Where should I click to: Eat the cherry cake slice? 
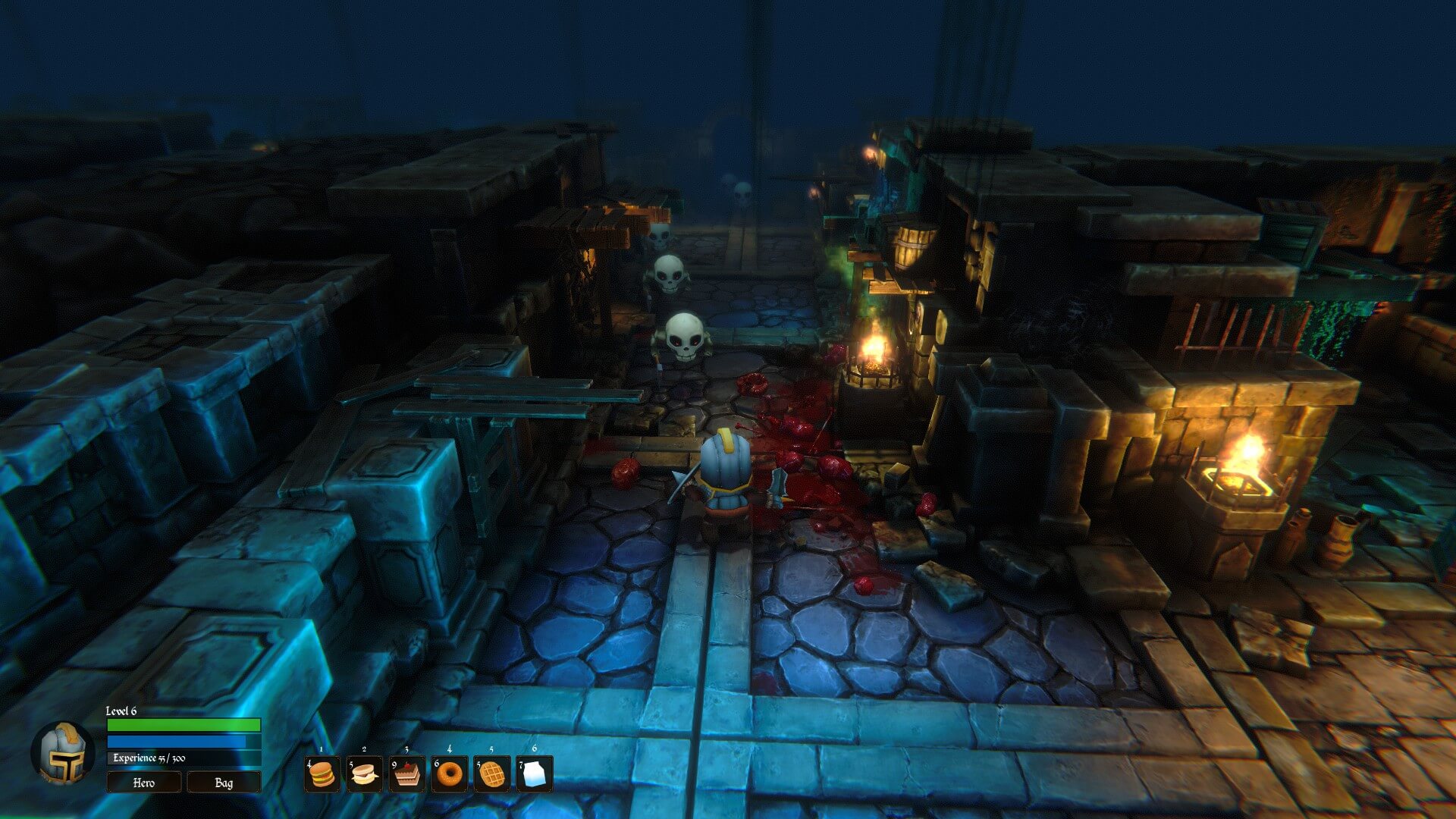point(407,773)
